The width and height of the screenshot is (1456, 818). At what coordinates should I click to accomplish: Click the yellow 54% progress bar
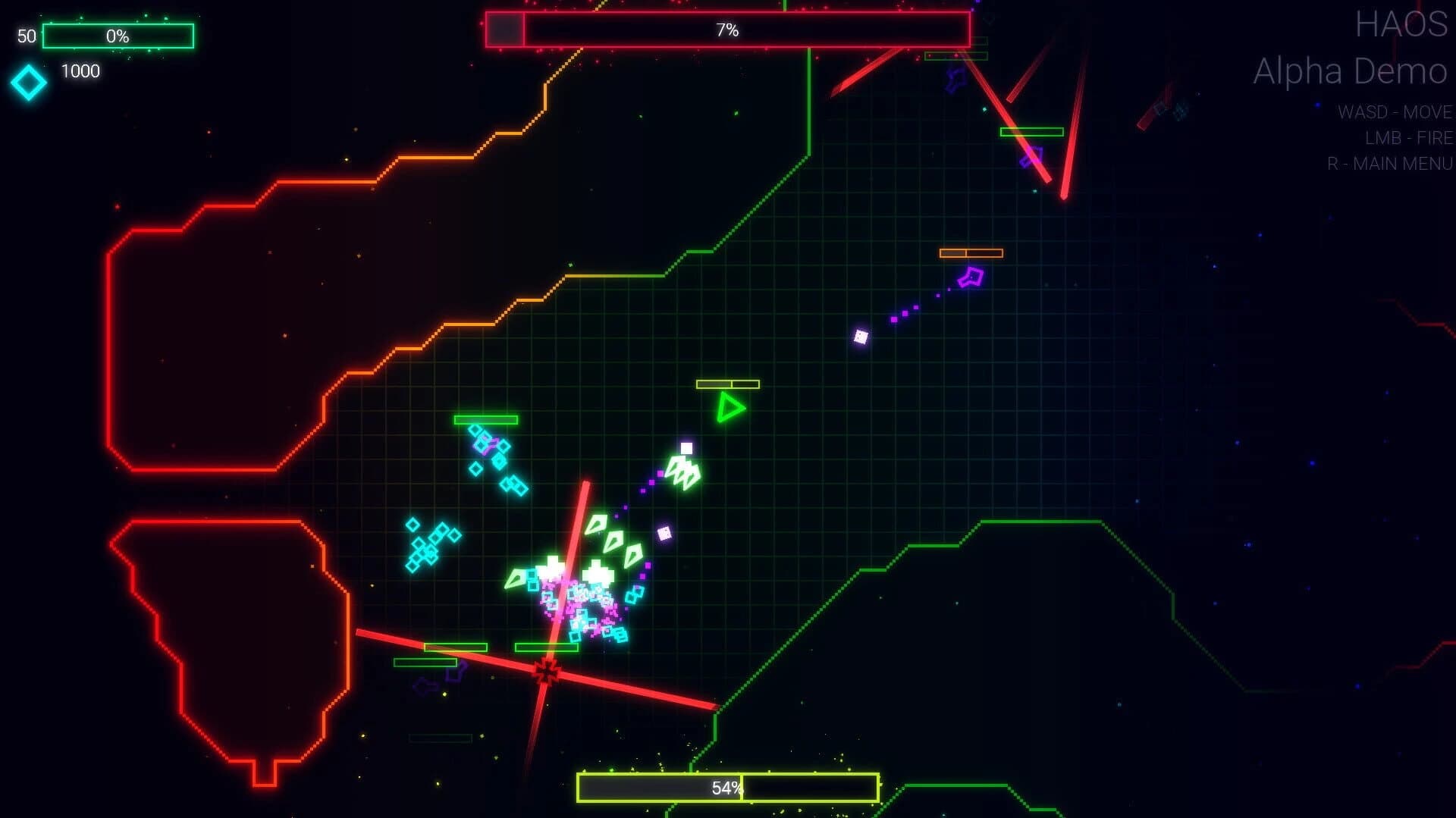[728, 788]
